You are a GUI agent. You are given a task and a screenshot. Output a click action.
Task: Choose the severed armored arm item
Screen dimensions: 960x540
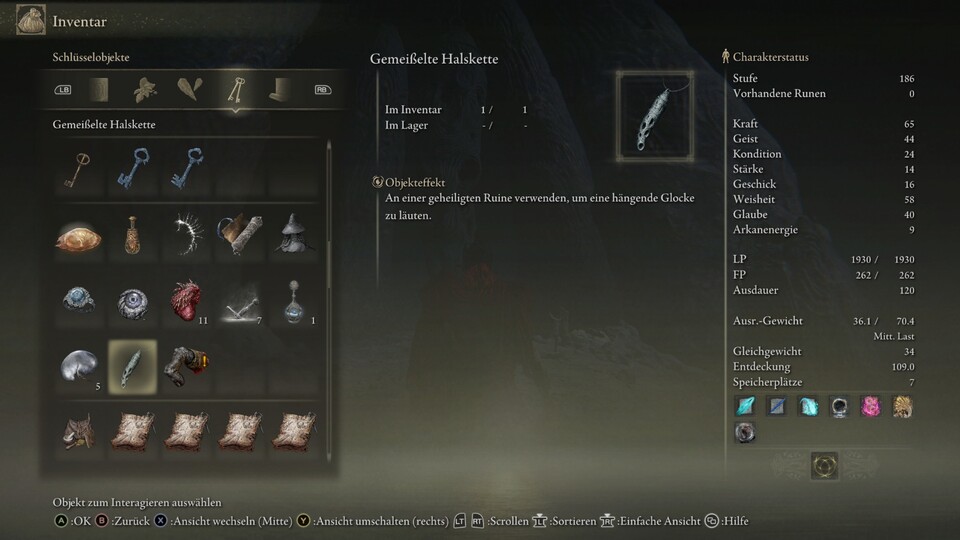pyautogui.click(x=186, y=365)
